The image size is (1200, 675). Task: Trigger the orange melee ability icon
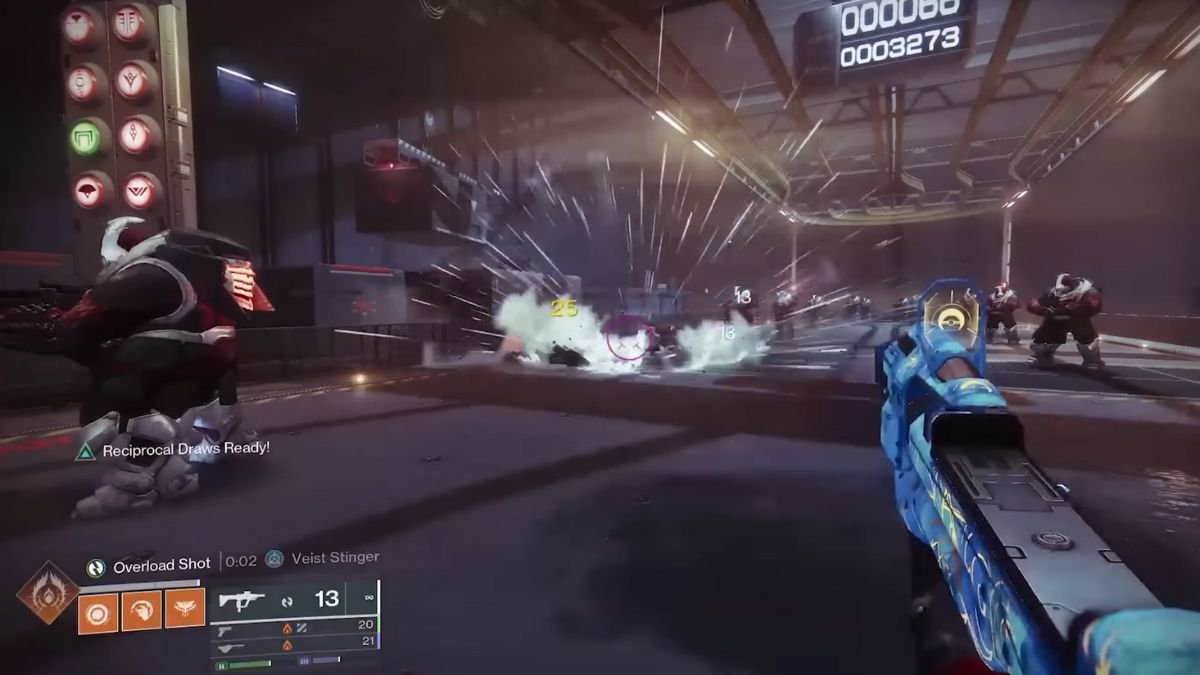(x=141, y=609)
